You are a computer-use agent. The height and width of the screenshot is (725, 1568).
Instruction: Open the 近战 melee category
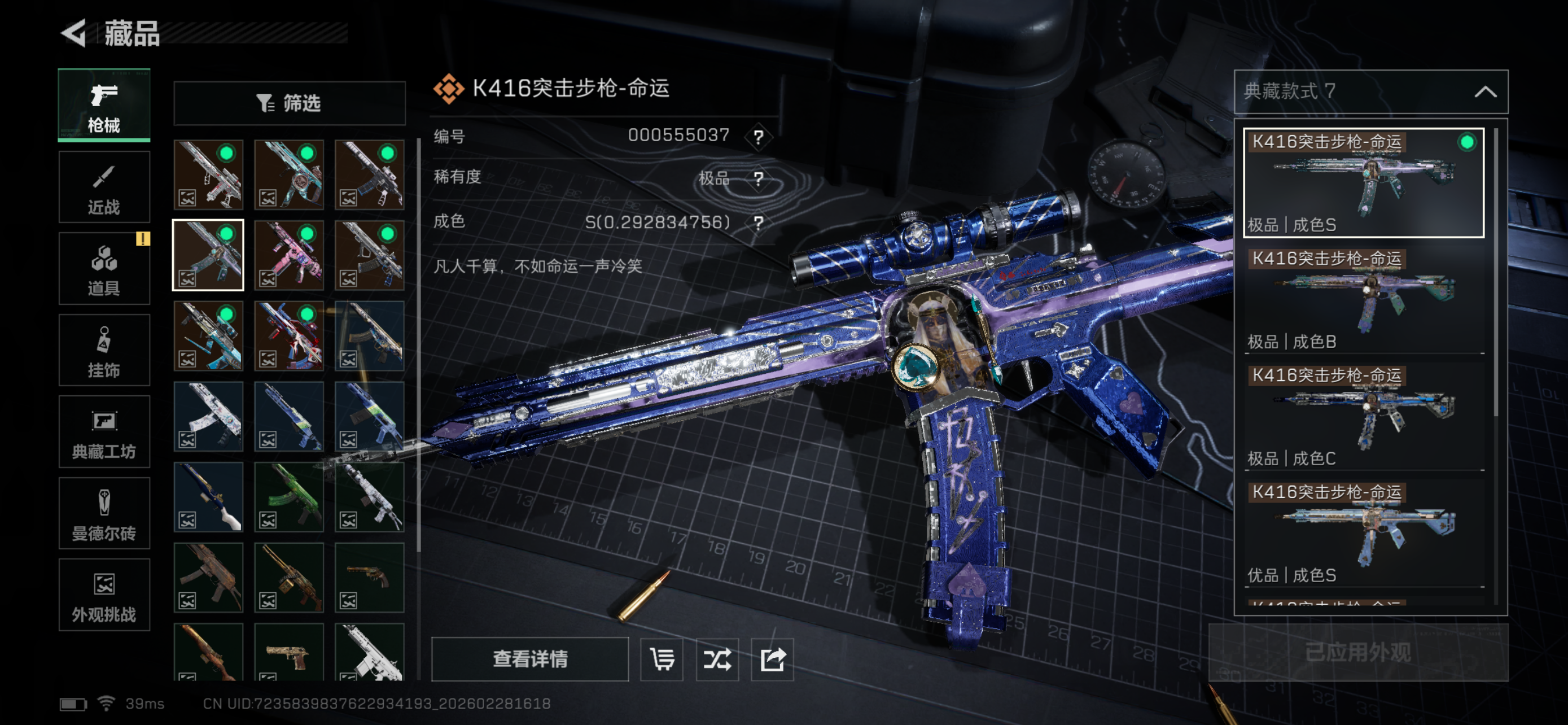click(104, 187)
